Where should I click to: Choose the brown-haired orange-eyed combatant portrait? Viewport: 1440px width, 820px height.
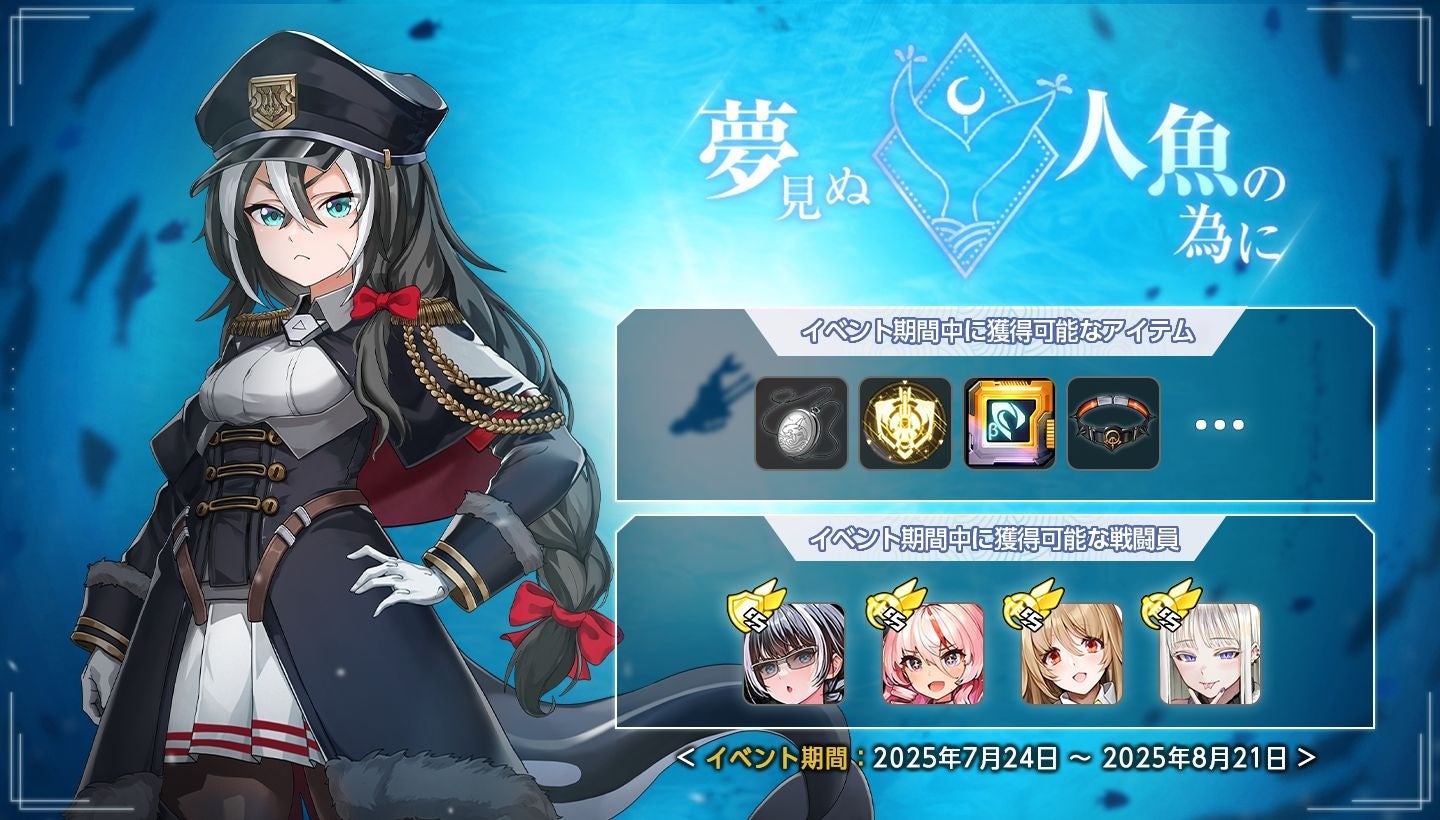tap(1071, 654)
